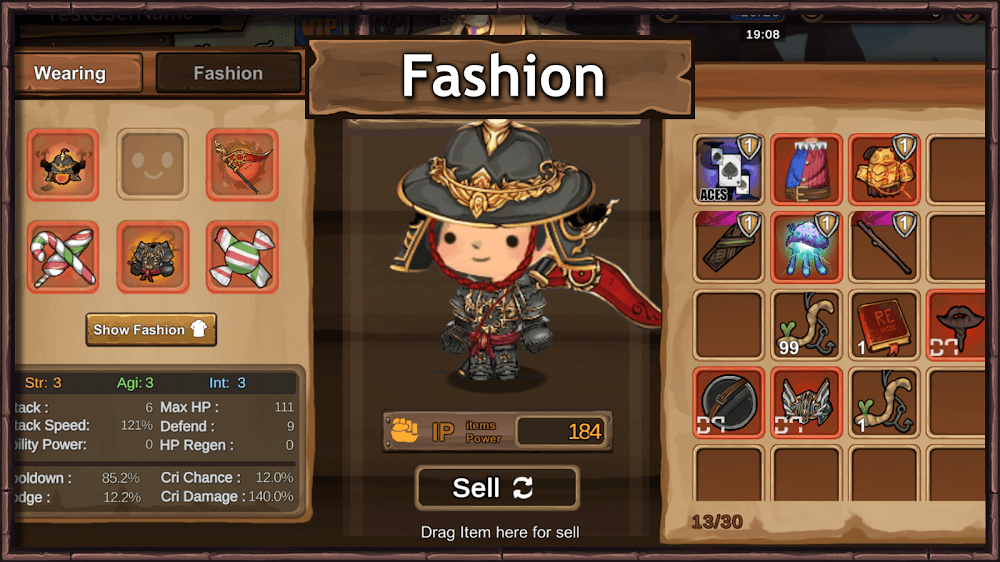Select the red RE book item
1000x562 pixels.
pos(884,324)
